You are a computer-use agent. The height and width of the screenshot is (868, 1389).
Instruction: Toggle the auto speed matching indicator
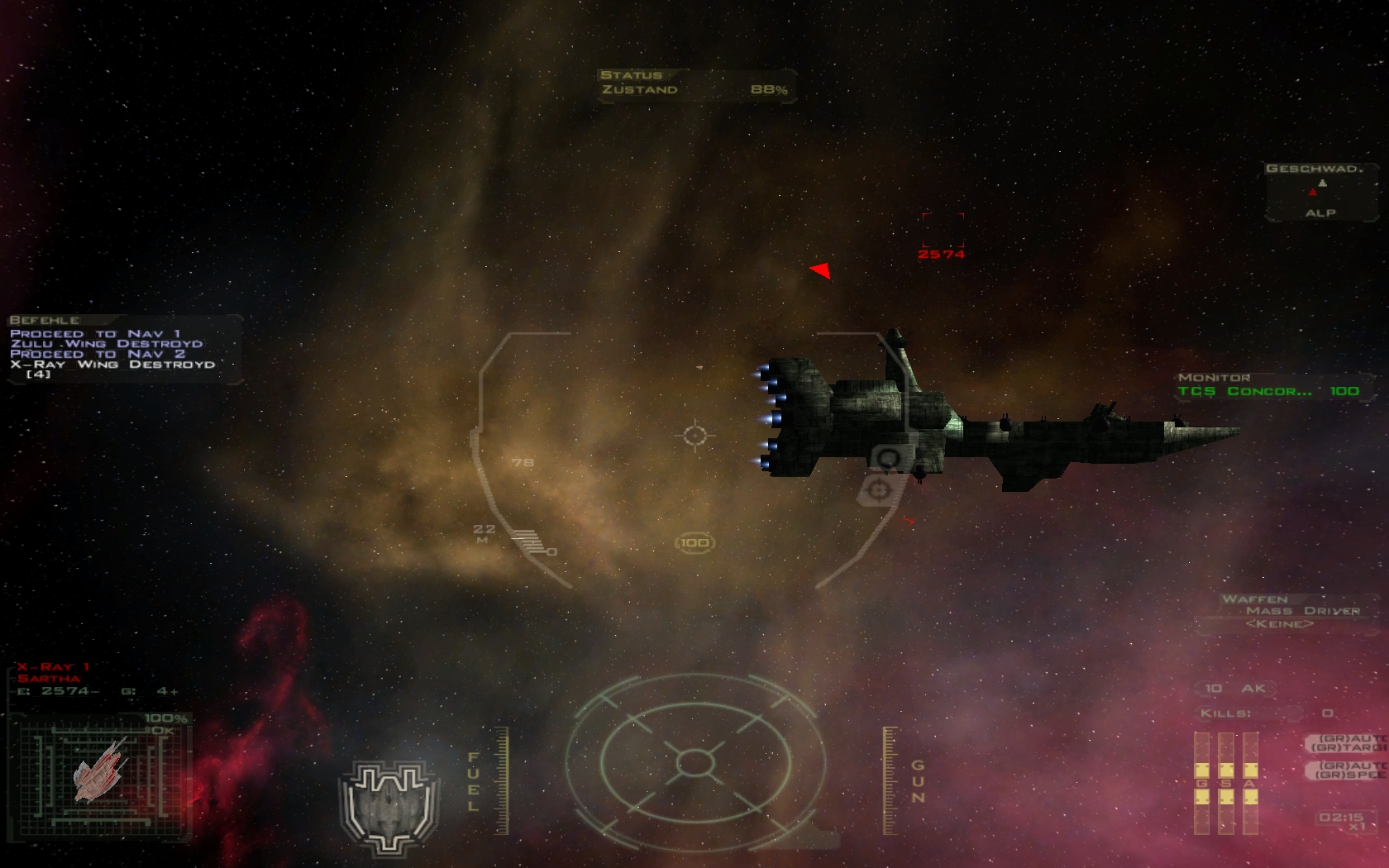[x=1348, y=770]
